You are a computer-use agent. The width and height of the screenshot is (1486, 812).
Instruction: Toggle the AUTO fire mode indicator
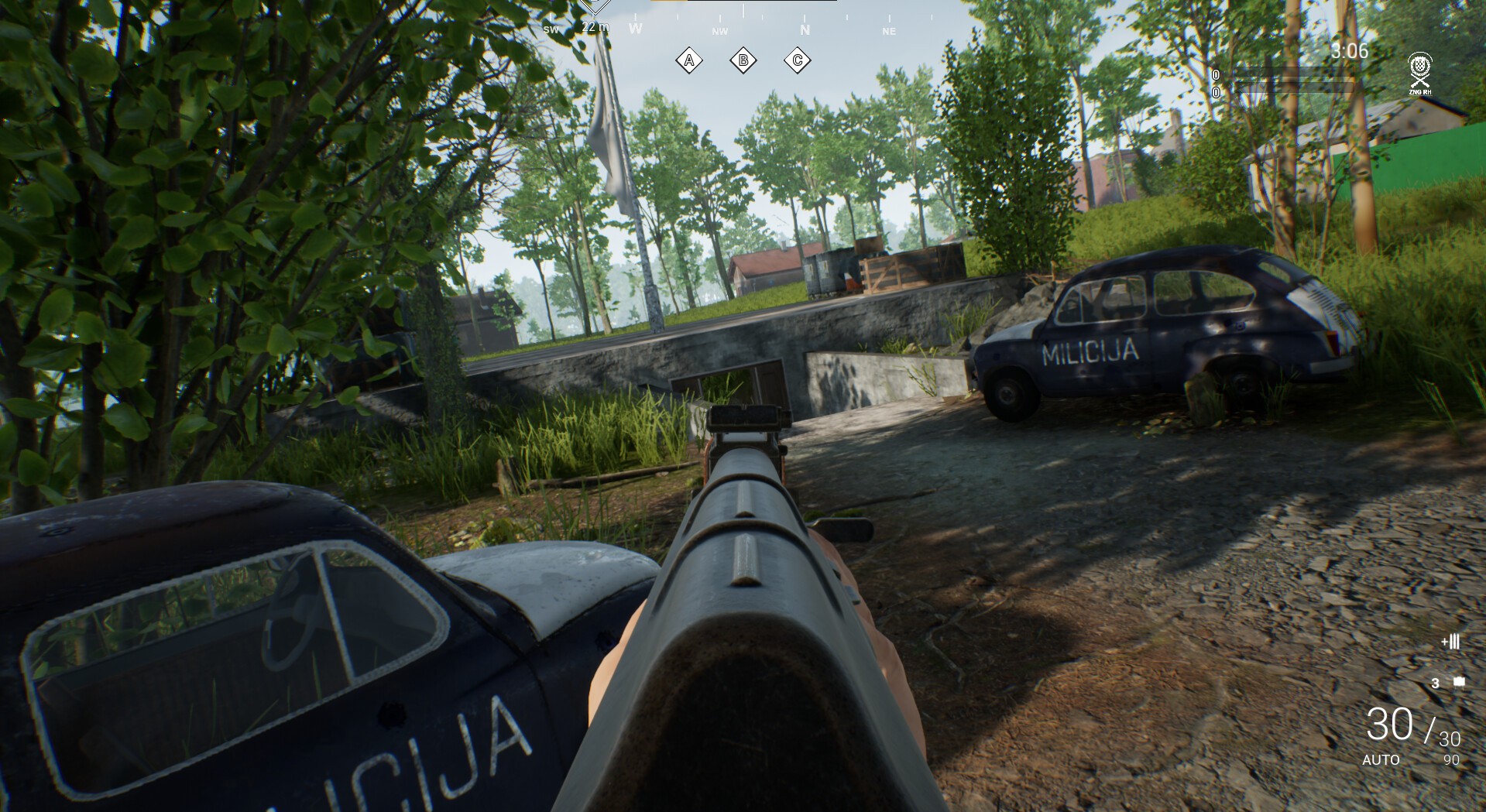point(1381,759)
